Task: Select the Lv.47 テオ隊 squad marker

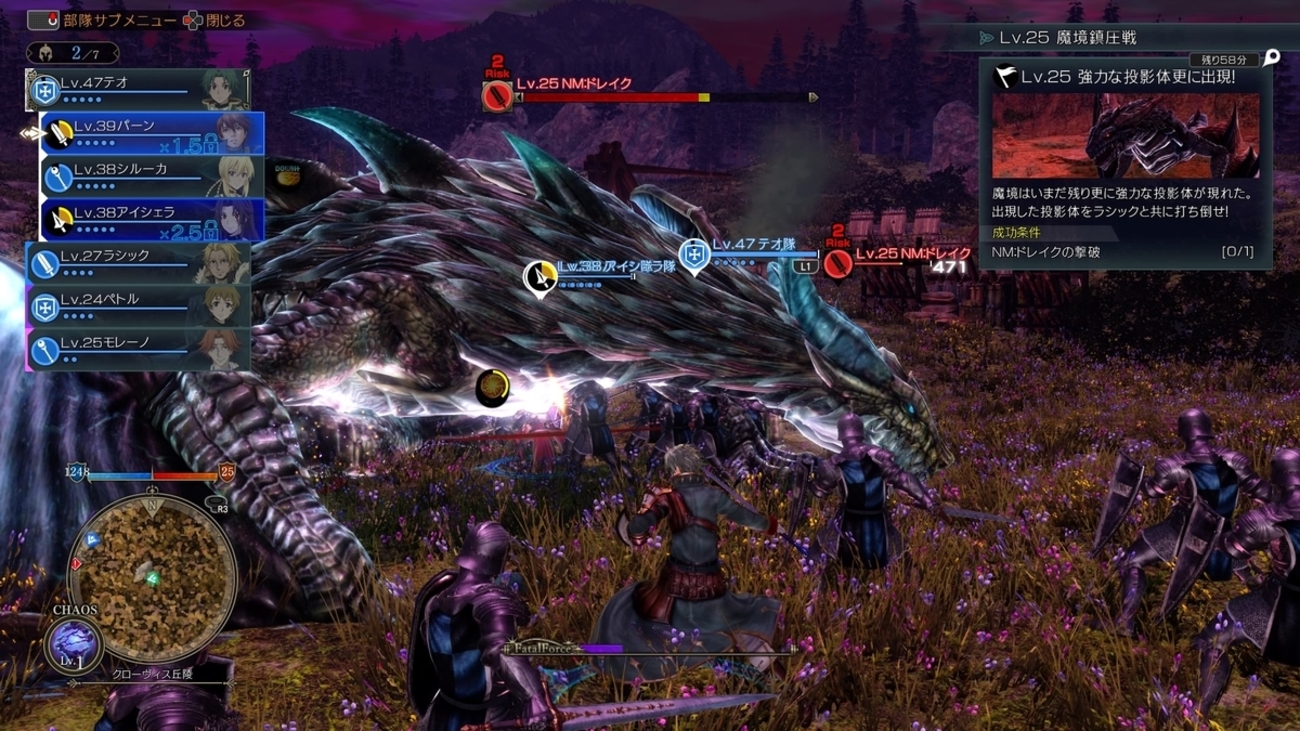Action: [x=694, y=255]
